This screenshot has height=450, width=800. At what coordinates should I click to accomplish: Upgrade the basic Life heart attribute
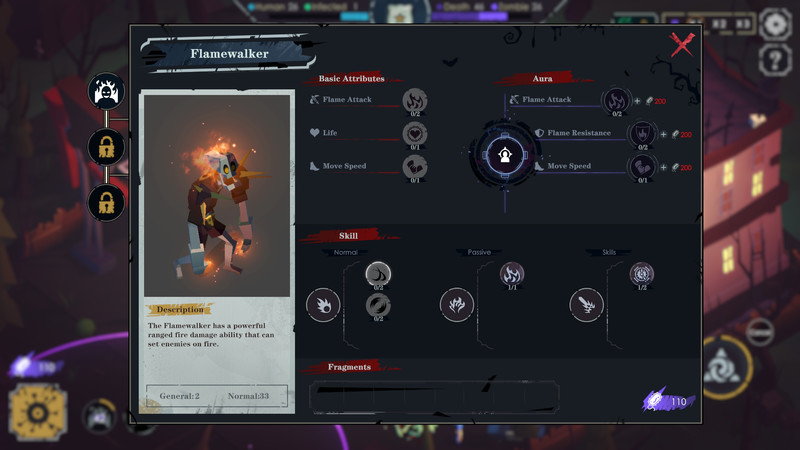pyautogui.click(x=415, y=133)
